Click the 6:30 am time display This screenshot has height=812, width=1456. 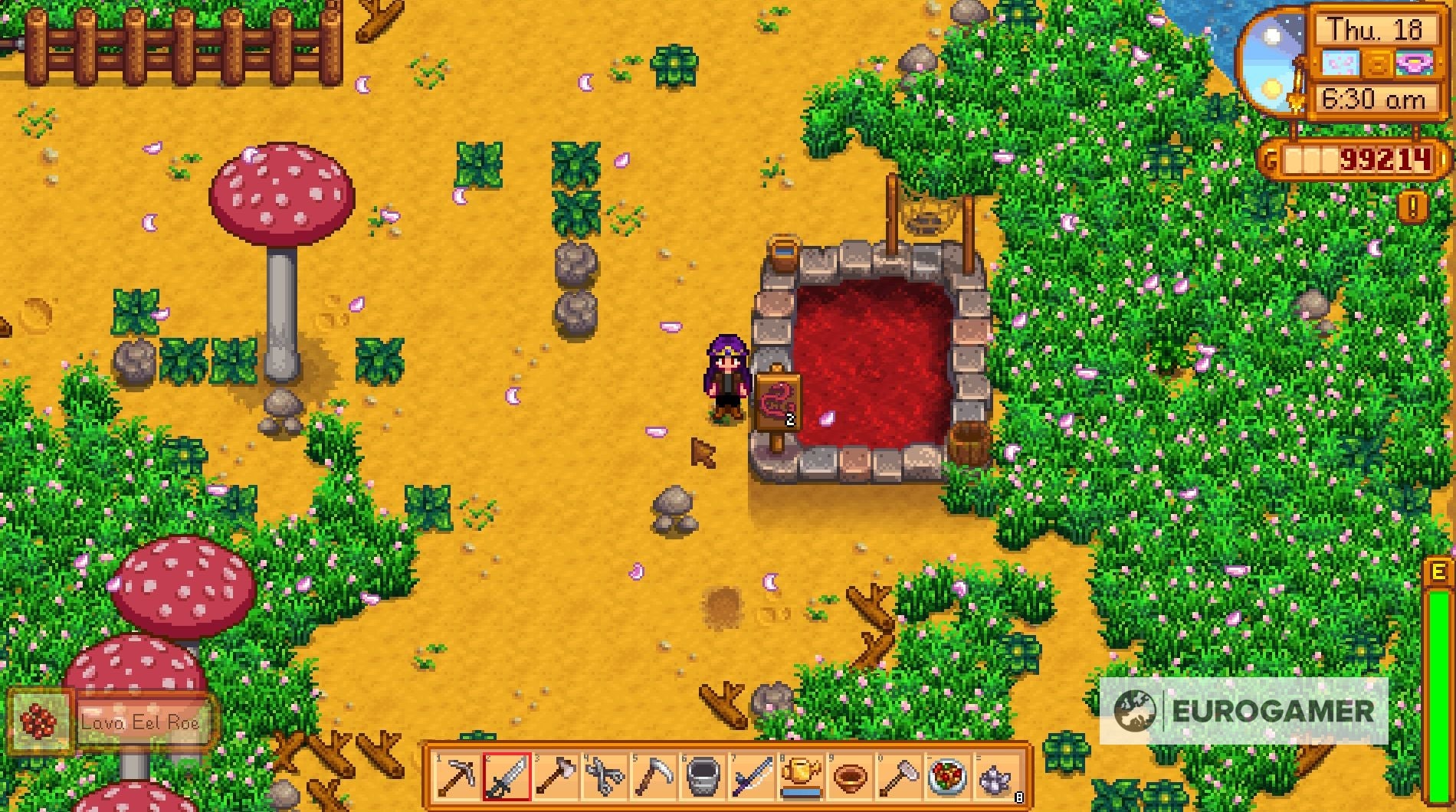1374,99
